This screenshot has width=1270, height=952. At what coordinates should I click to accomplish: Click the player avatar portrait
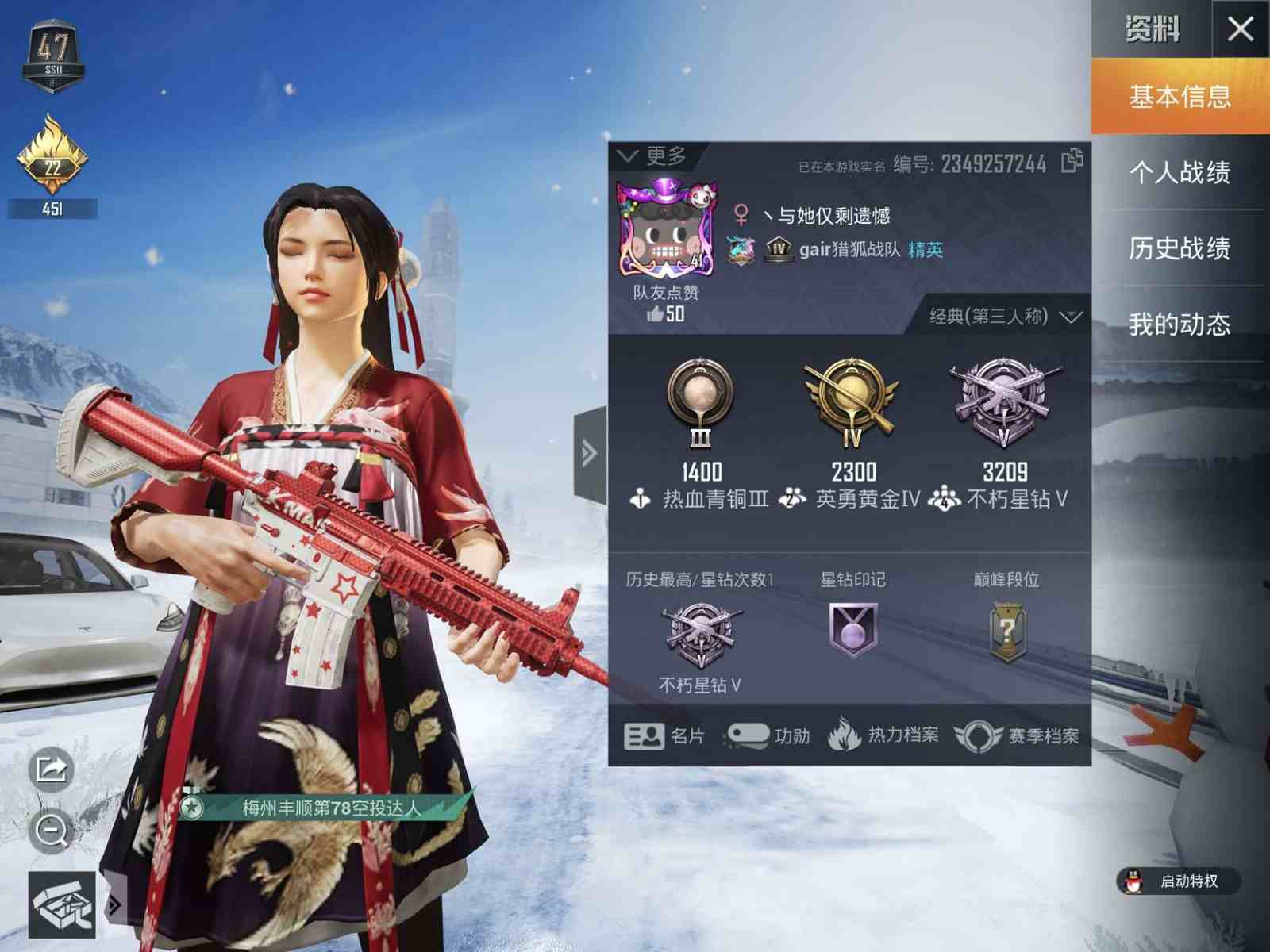tap(667, 230)
